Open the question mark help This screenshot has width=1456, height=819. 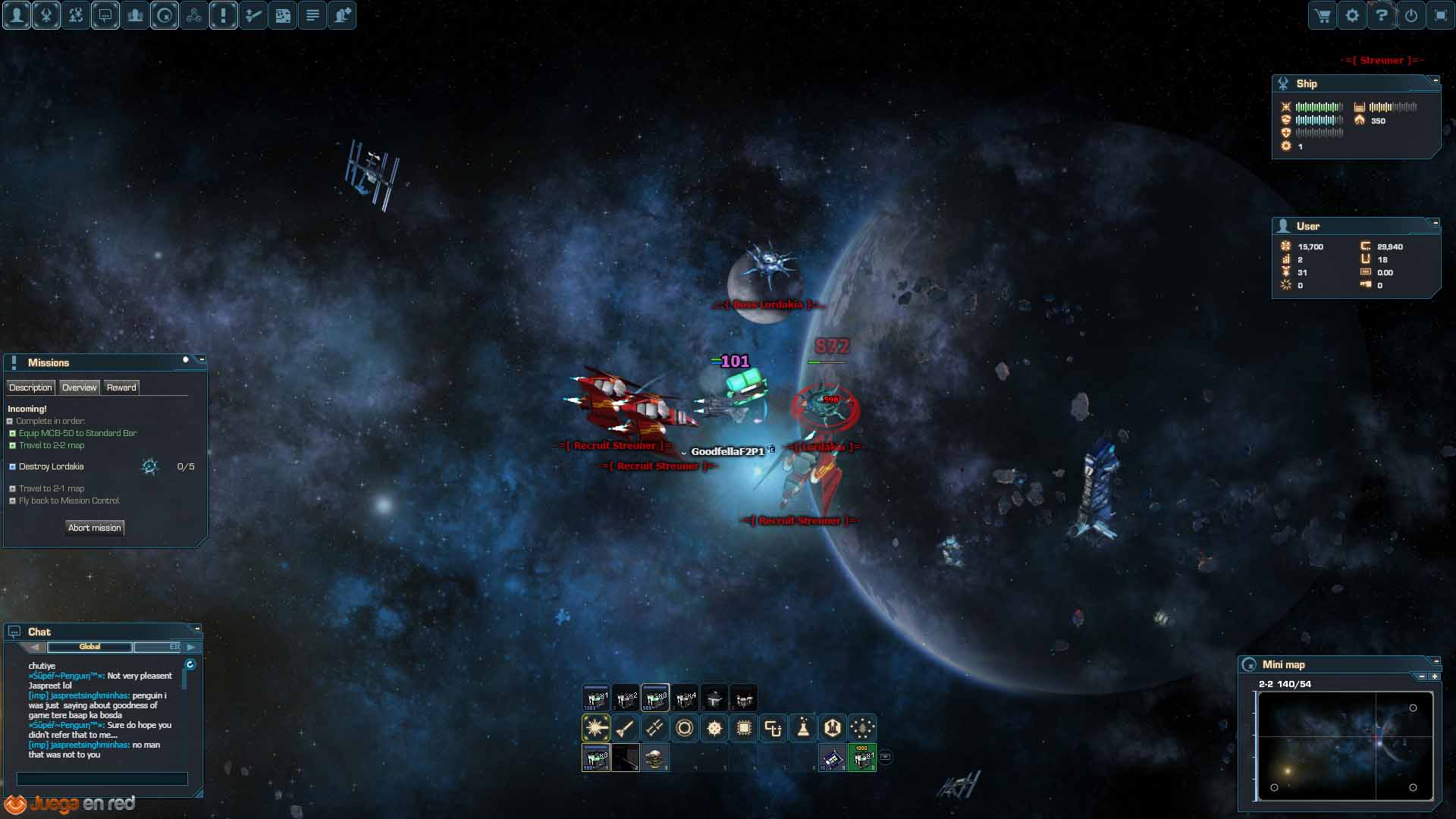coord(1382,16)
